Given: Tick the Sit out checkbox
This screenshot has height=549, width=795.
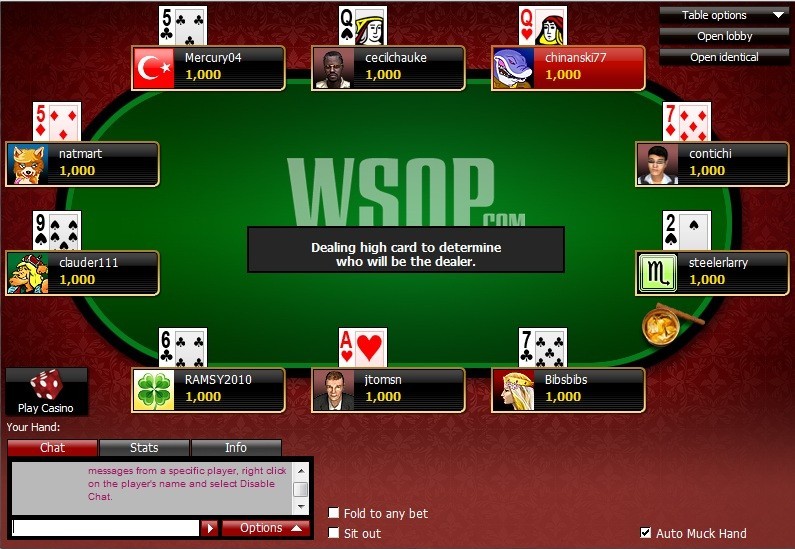Looking at the screenshot, I should [334, 534].
